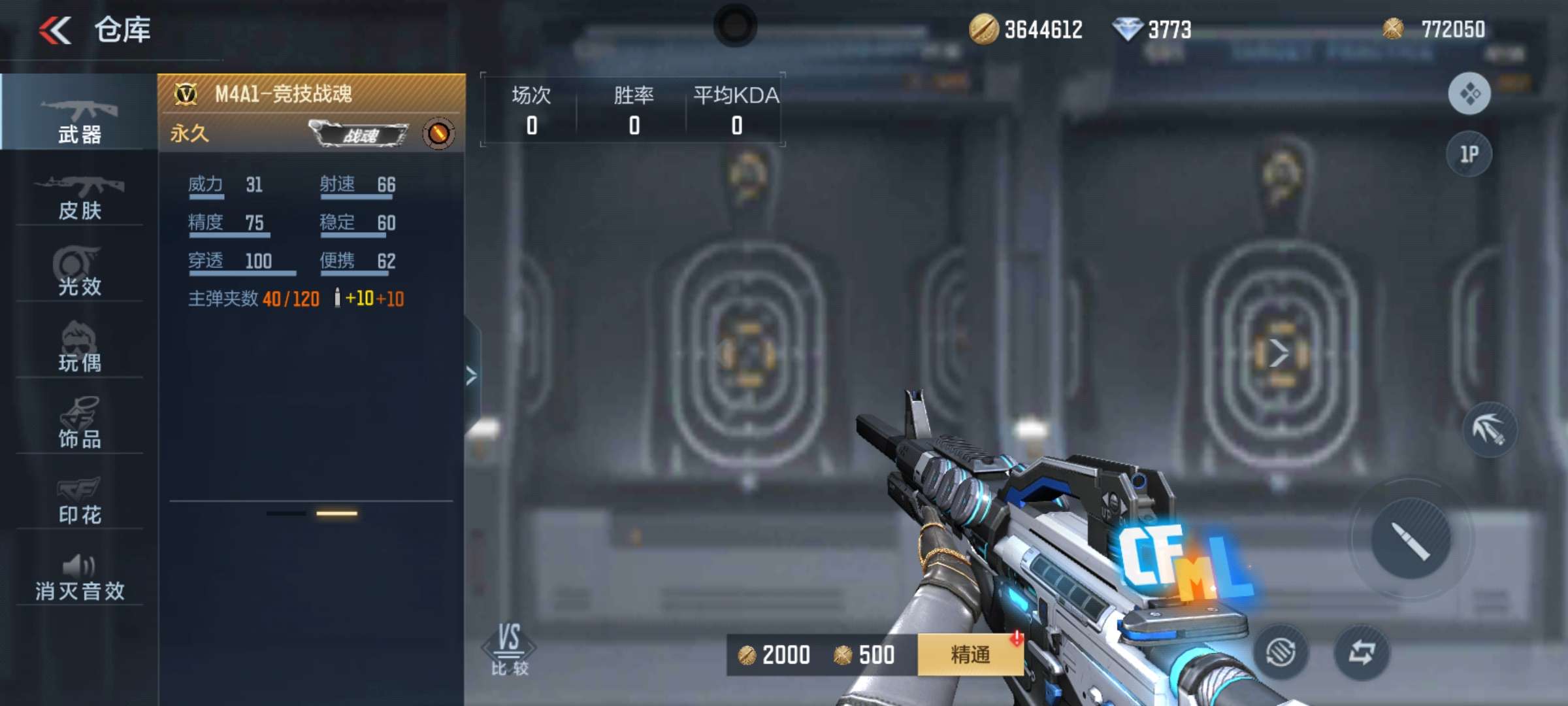Image resolution: width=1568 pixels, height=706 pixels.
Task: Click the diamond currency counter
Action: 1152,29
